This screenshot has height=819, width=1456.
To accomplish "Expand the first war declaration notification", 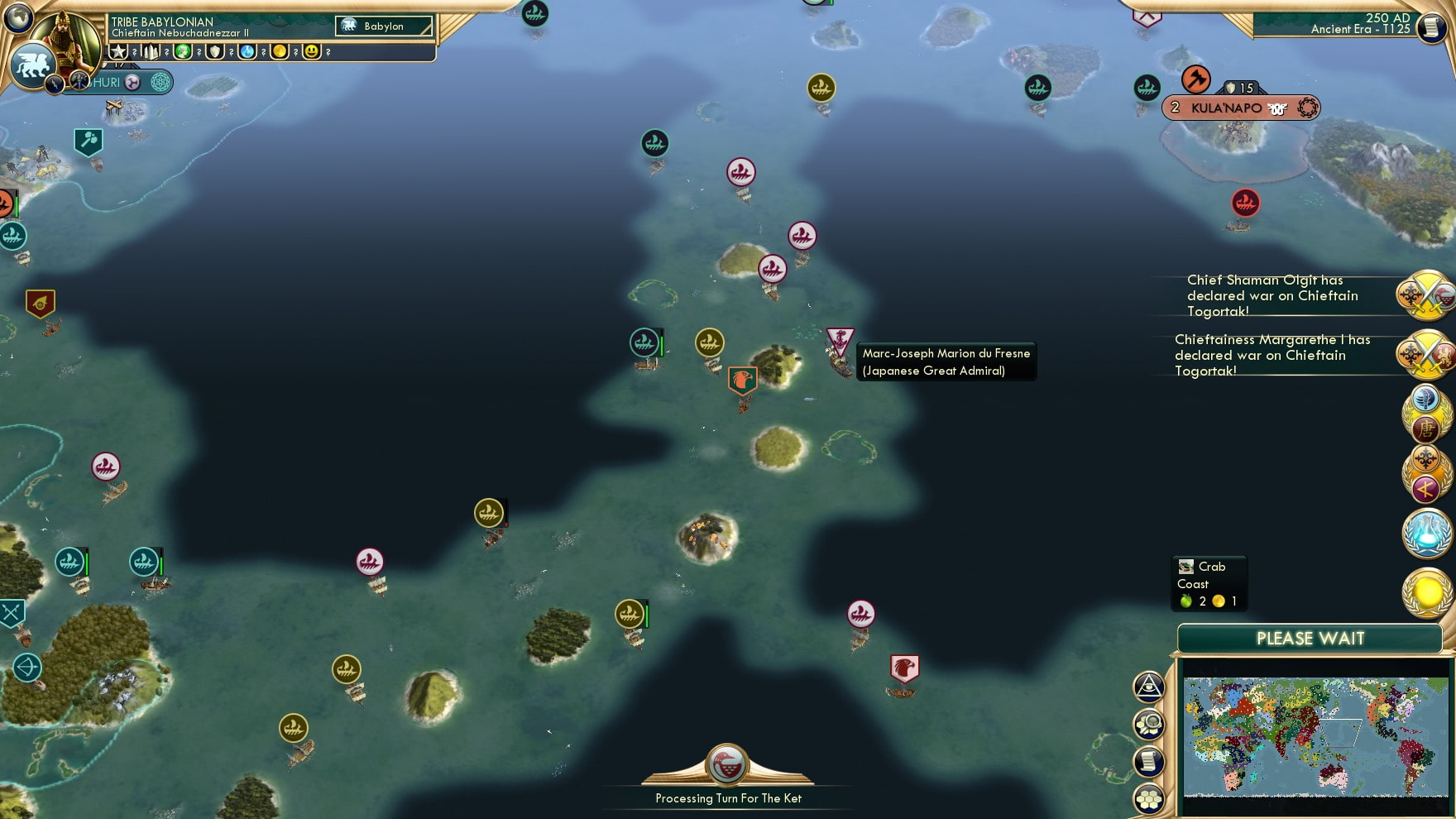I will point(1274,295).
